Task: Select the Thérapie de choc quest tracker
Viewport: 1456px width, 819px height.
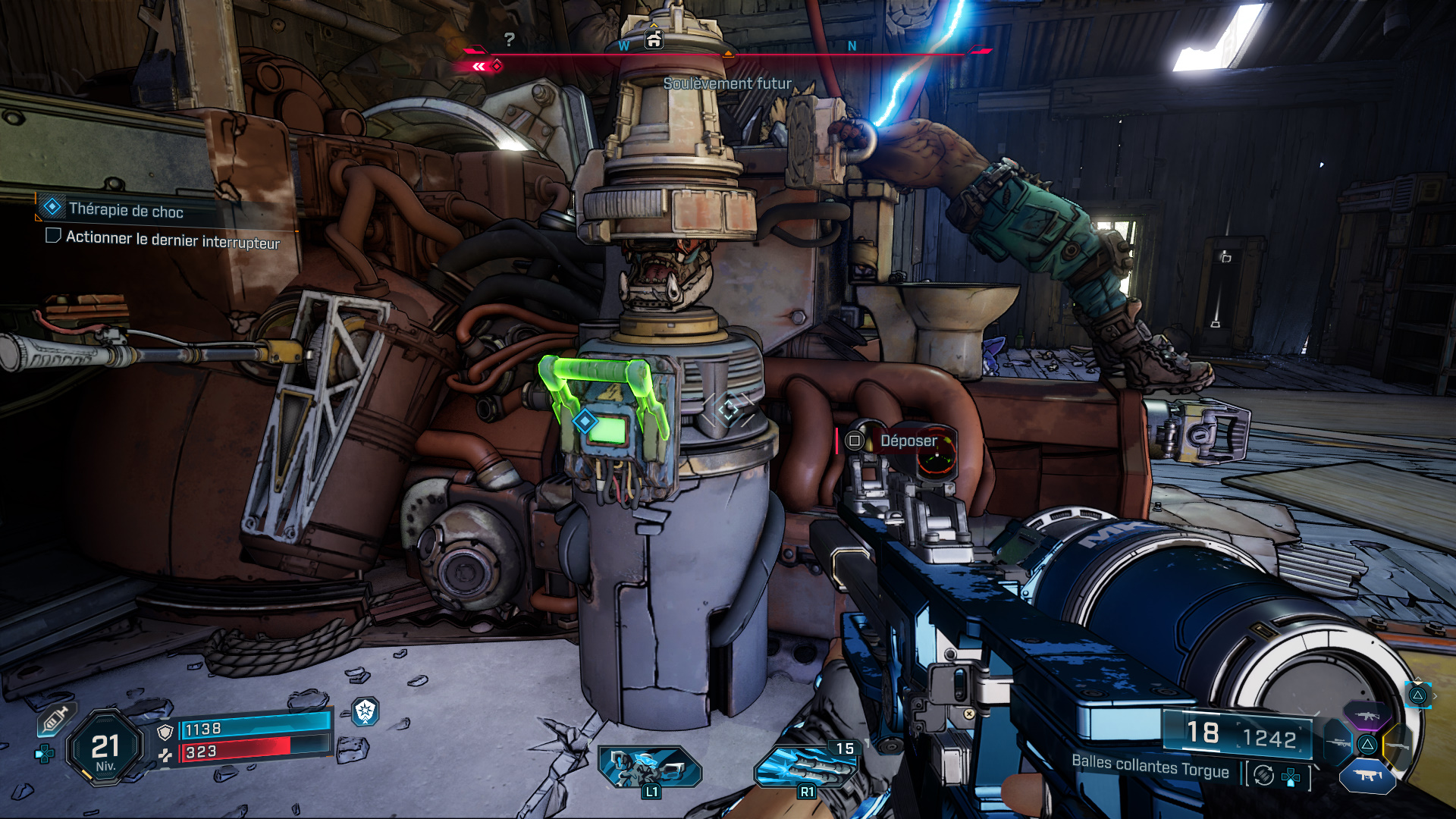Action: (x=126, y=210)
